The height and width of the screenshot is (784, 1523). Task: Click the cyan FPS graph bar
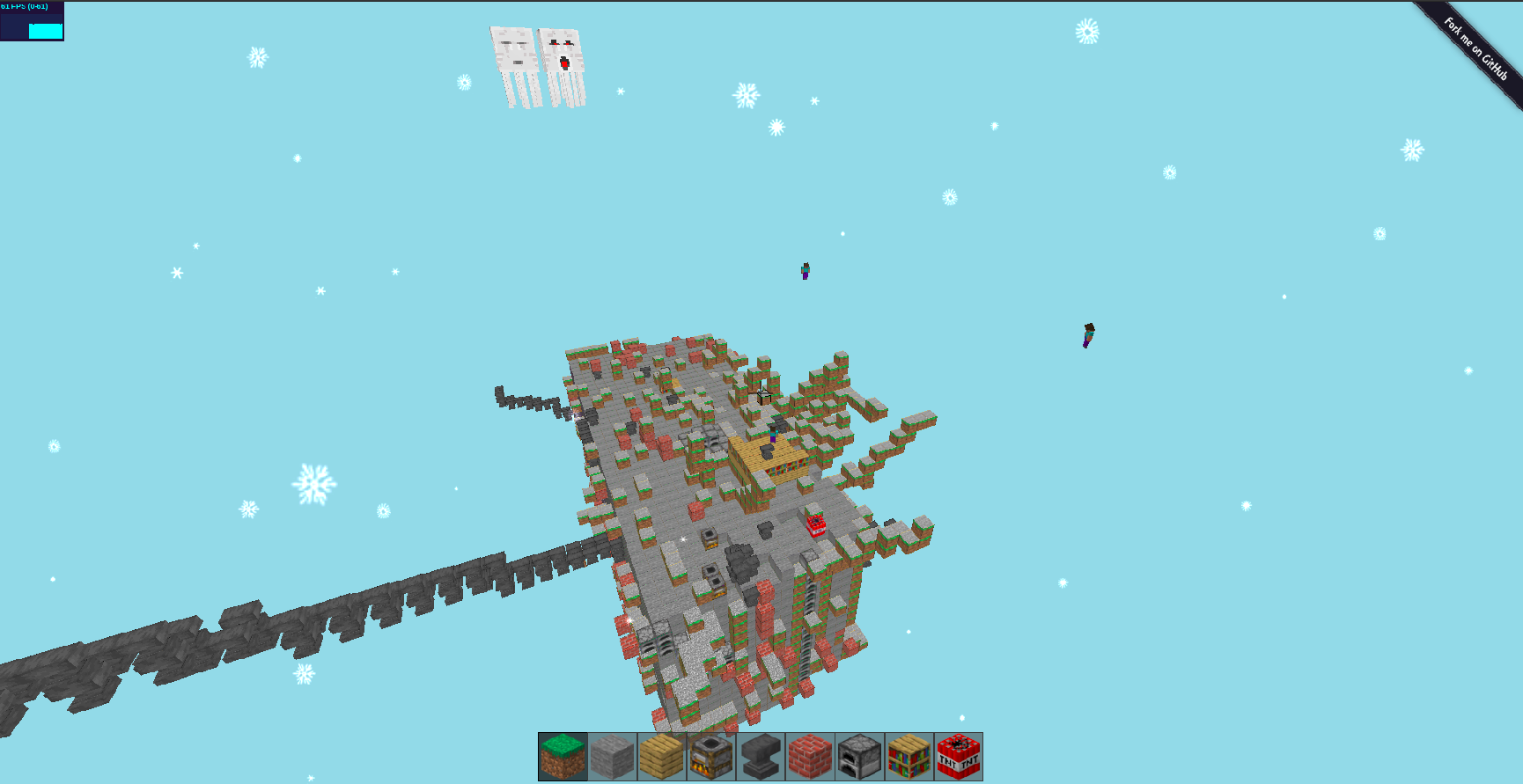46,30
